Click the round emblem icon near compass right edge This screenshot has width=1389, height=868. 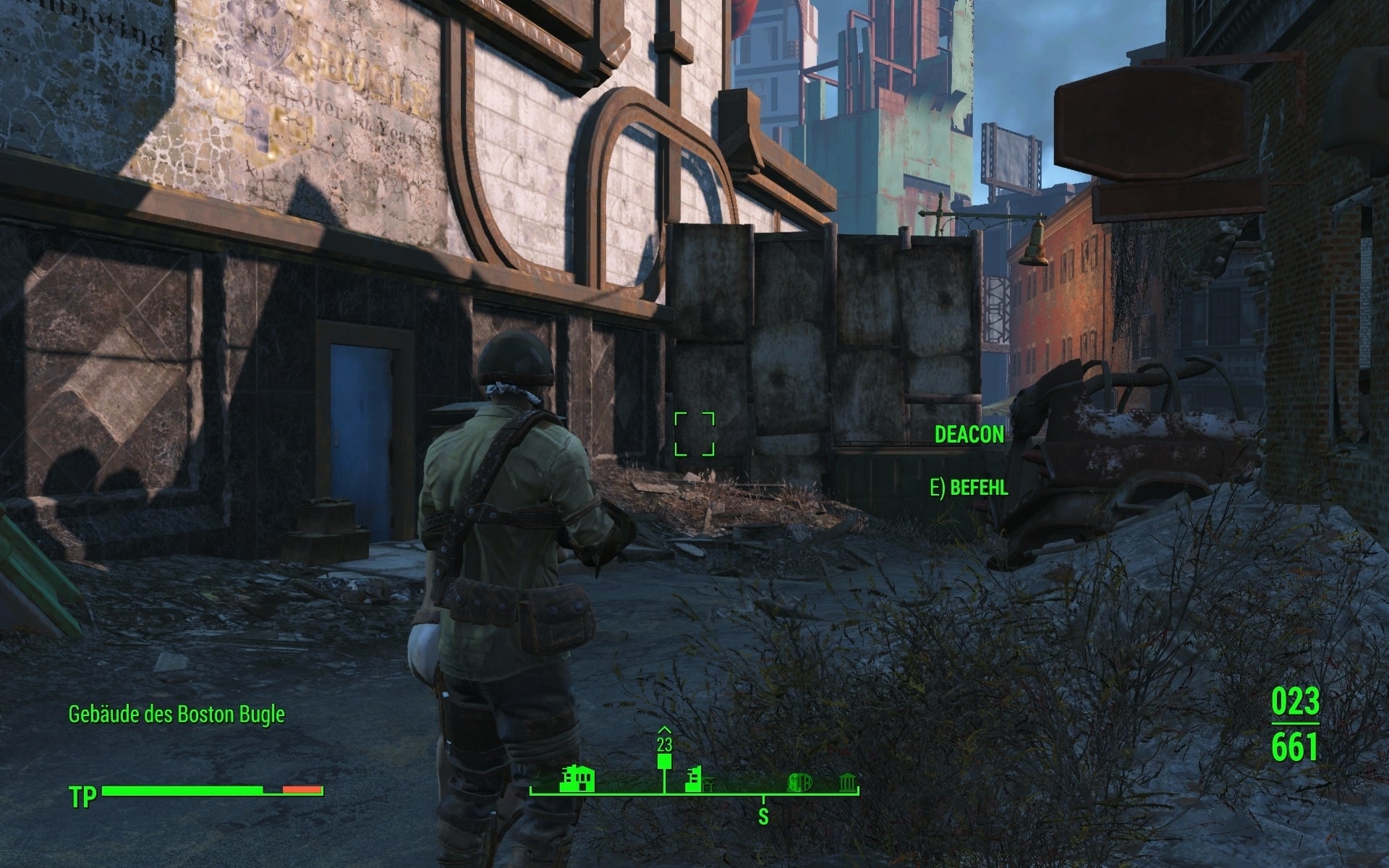(x=799, y=783)
